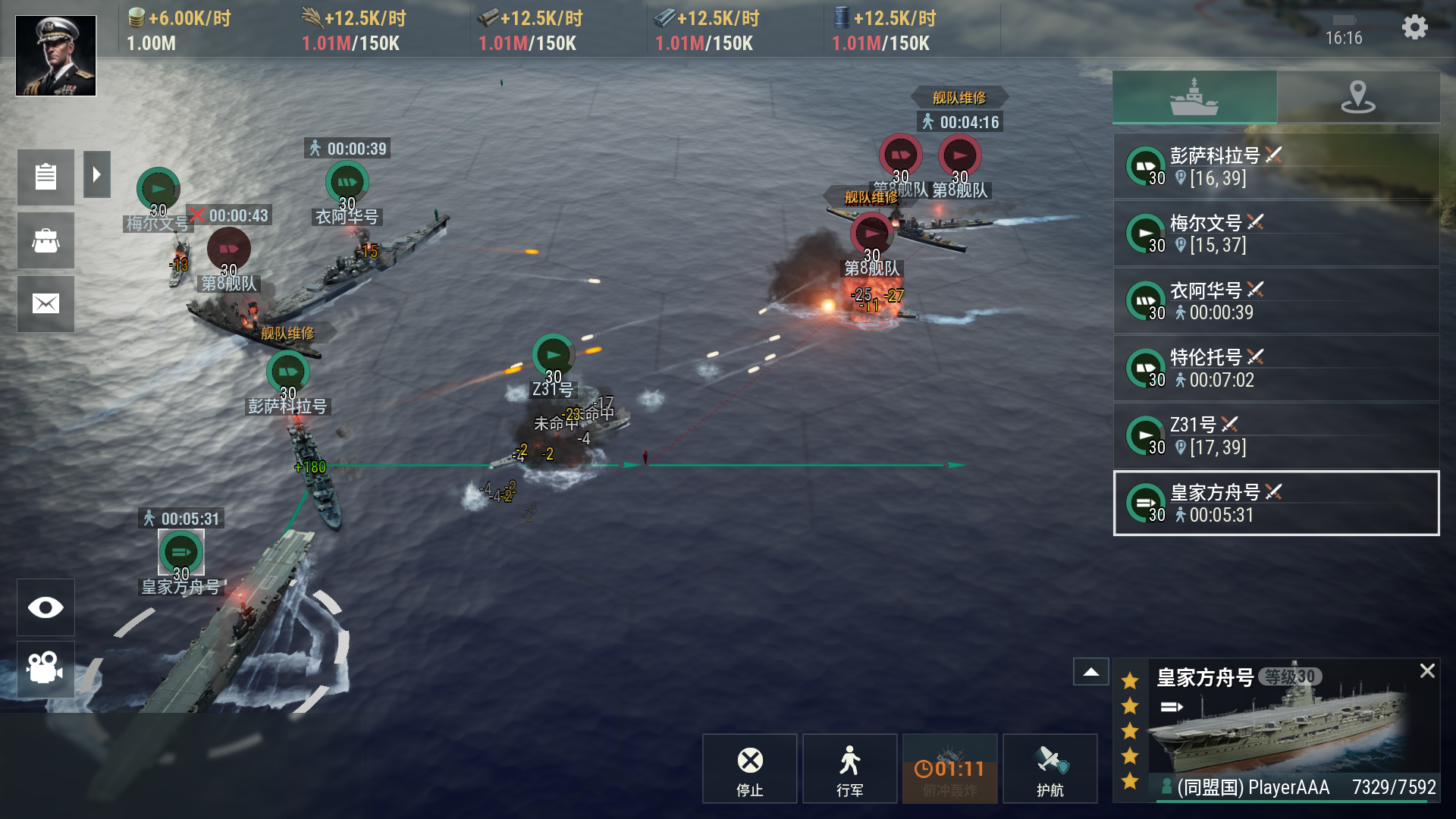The image size is (1456, 819).
Task: Select Z31号 in the fleet list
Action: (1276, 435)
